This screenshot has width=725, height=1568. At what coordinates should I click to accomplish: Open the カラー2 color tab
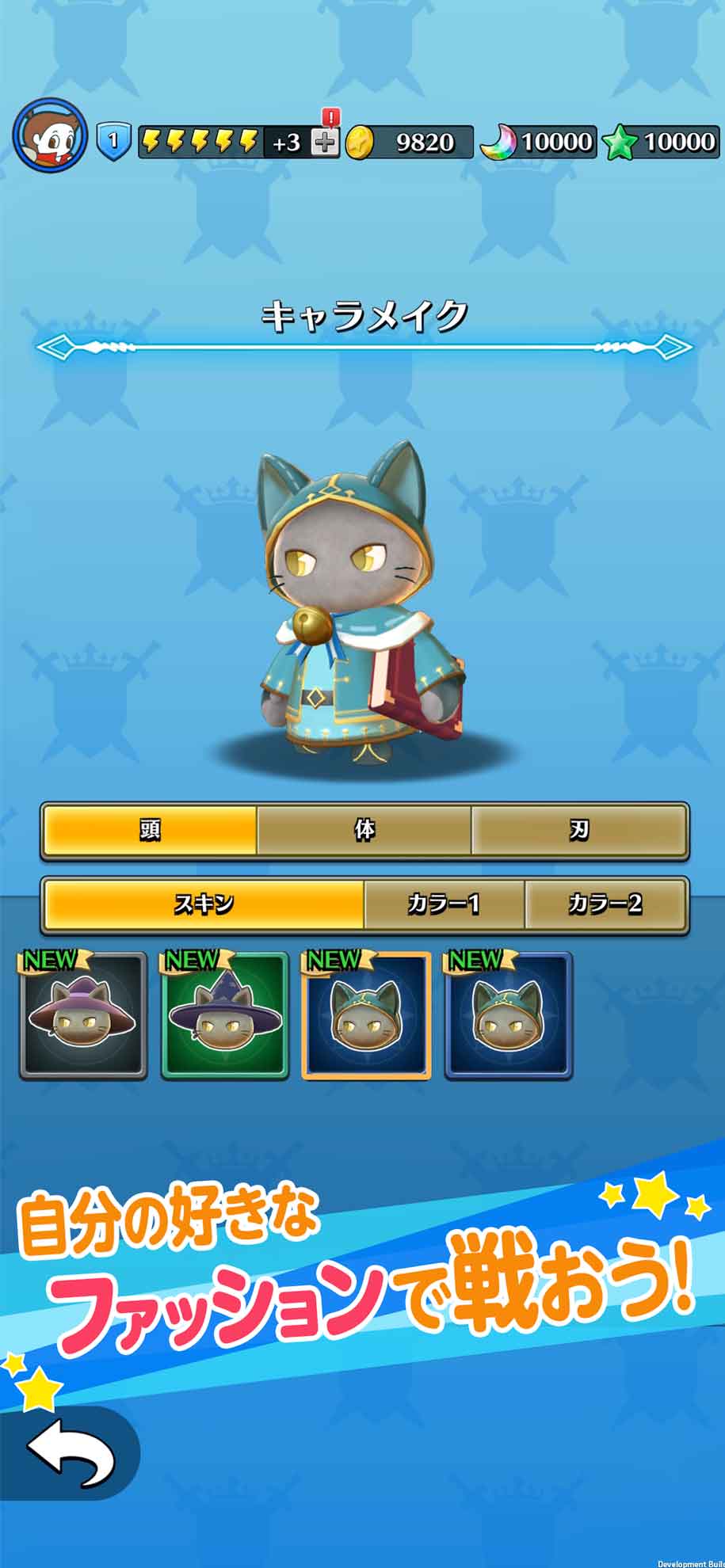[x=605, y=904]
